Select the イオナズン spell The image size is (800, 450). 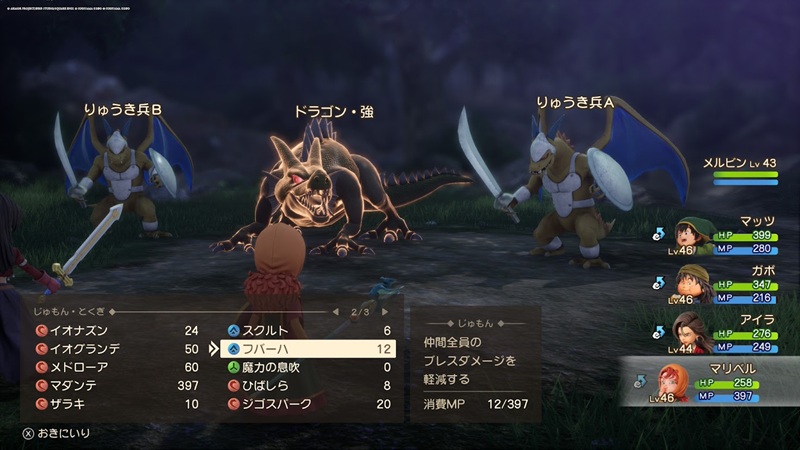pos(110,330)
